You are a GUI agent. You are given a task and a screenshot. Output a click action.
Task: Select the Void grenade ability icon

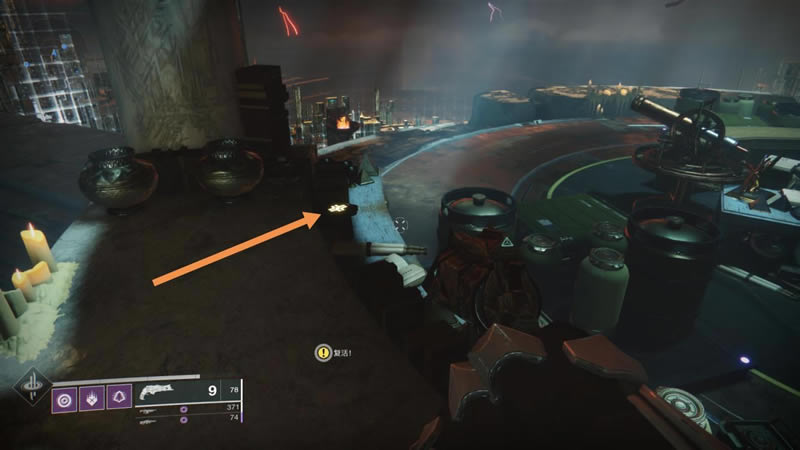pyautogui.click(x=66, y=398)
